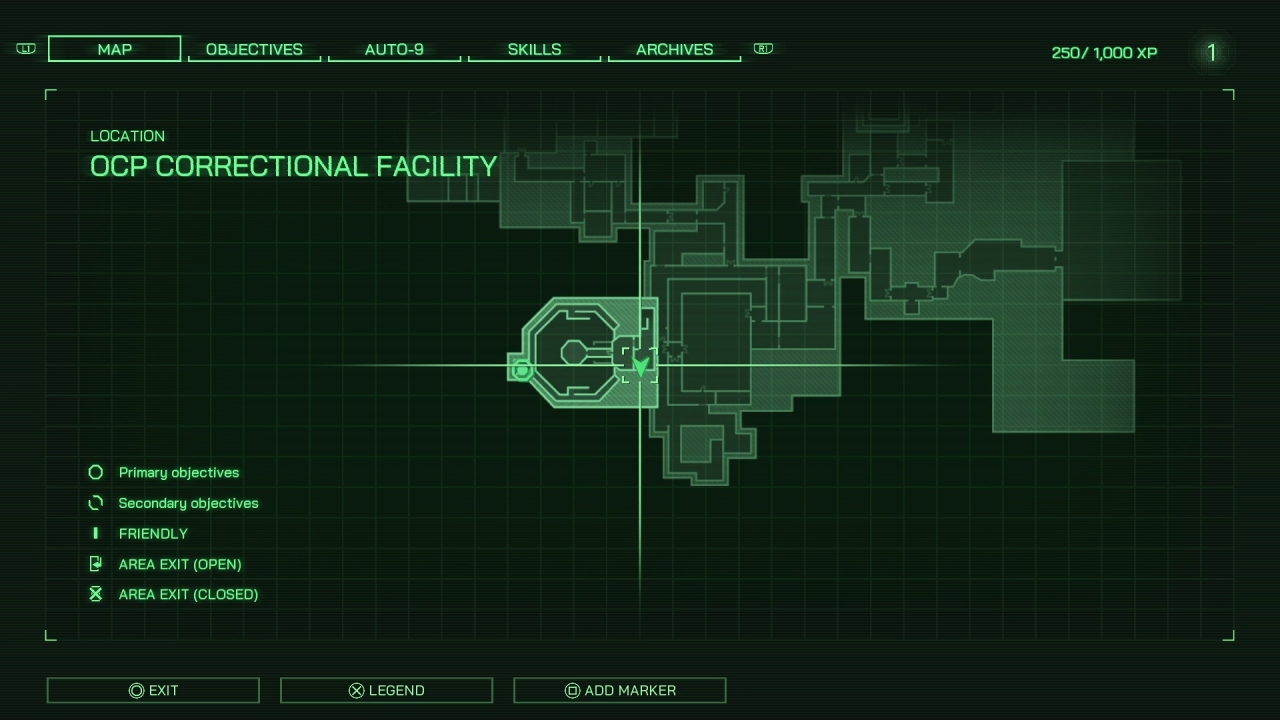Click the level 1 badge near the XP counter
The image size is (1280, 720).
(1211, 53)
